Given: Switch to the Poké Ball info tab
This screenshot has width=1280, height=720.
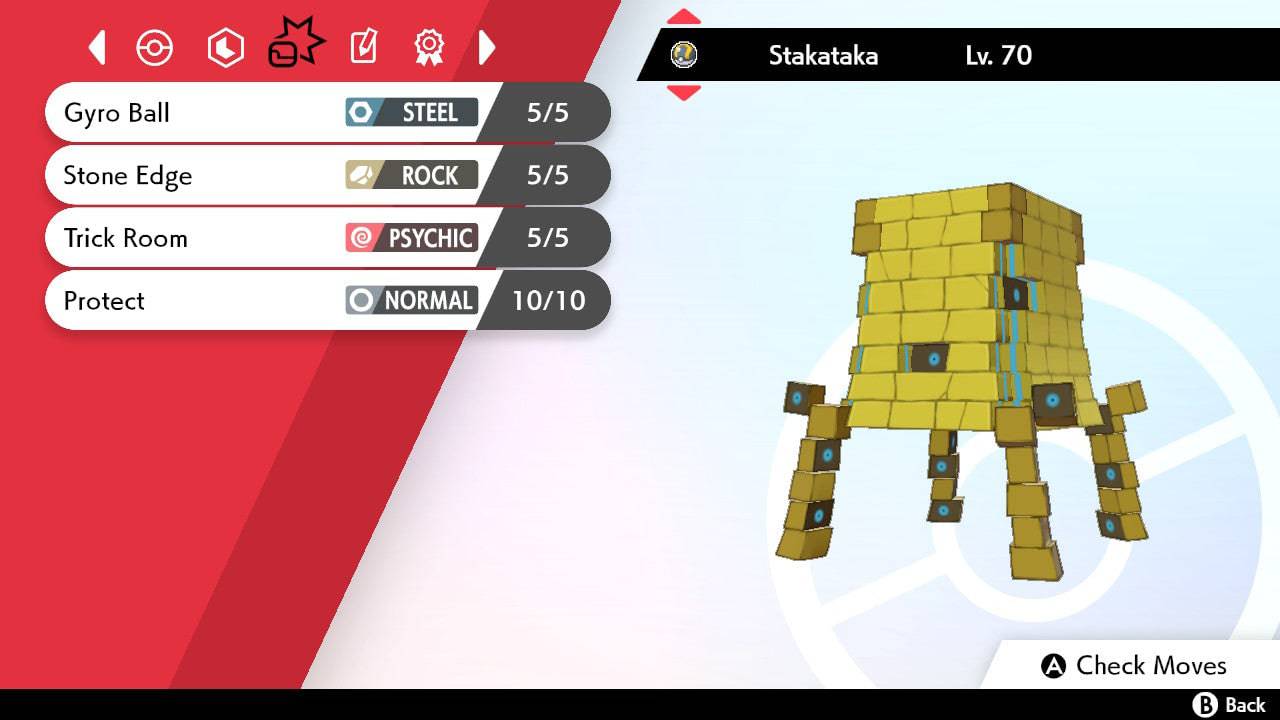Looking at the screenshot, I should point(155,47).
